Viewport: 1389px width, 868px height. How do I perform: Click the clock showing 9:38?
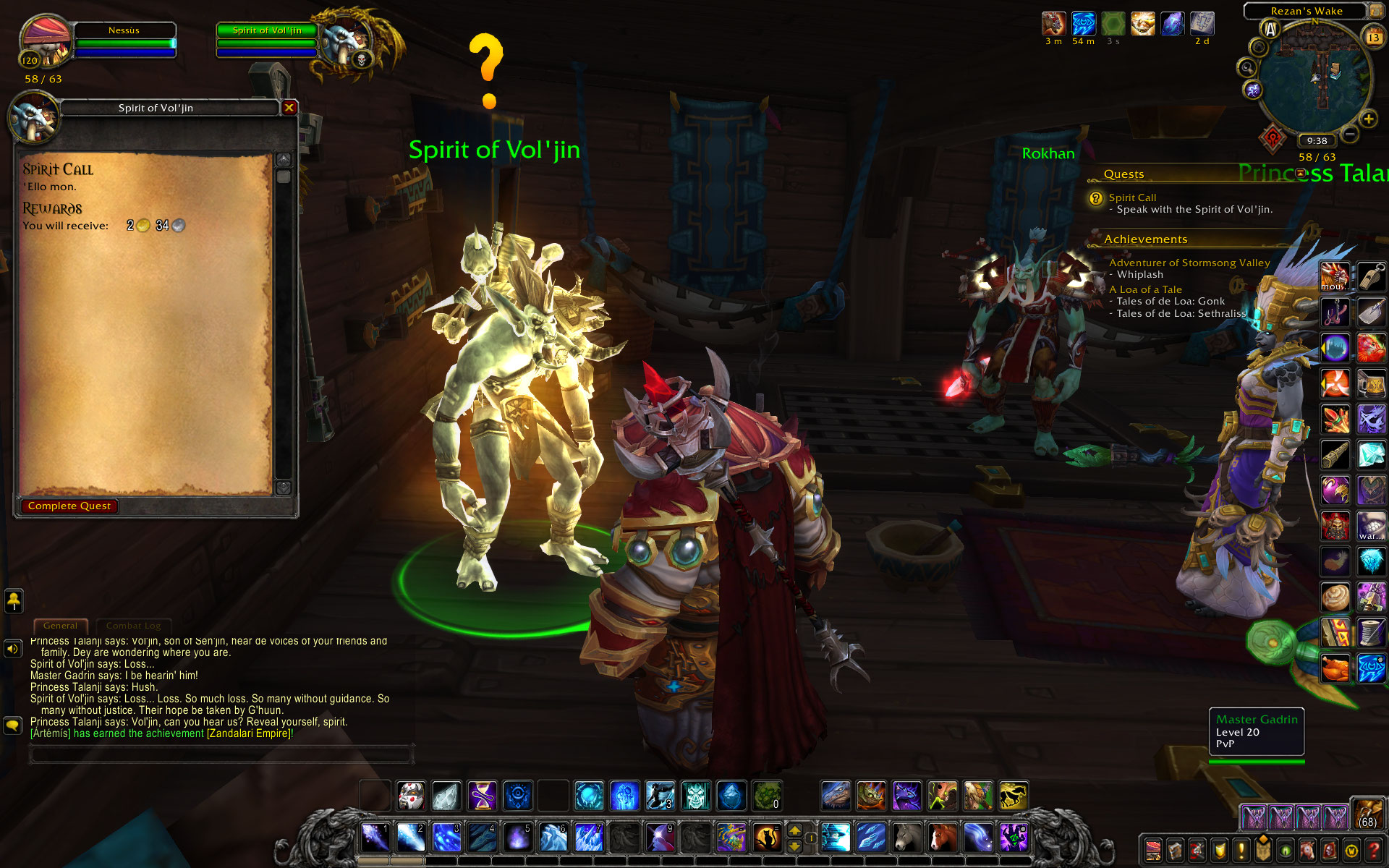[x=1317, y=141]
